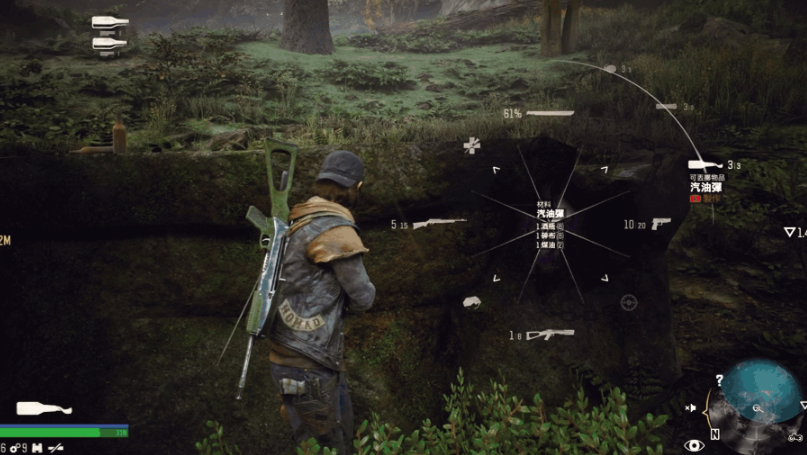Click the equipped Molotov icon above the health bar
This screenshot has width=807, height=455.
pyautogui.click(x=44, y=409)
